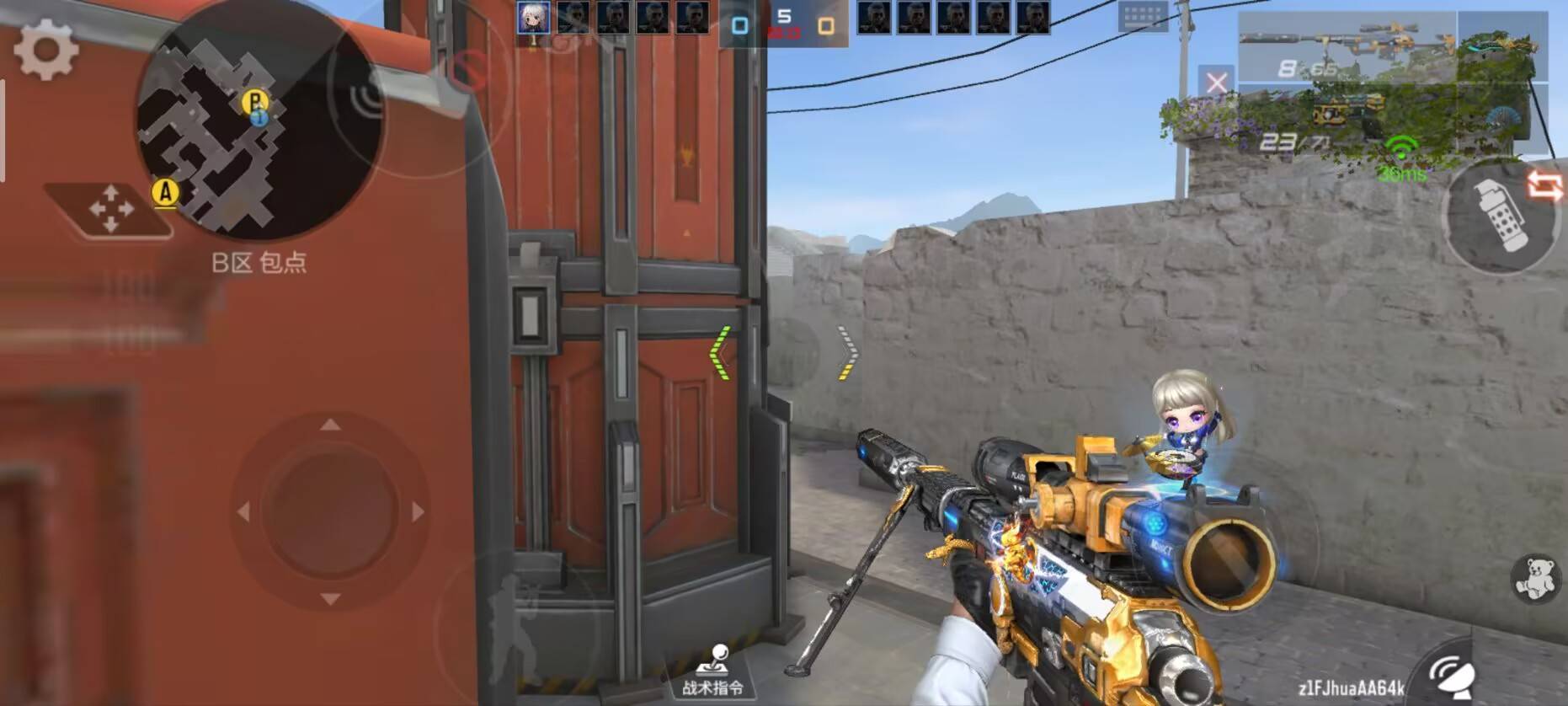Viewport: 1568px width, 706px height.
Task: Tap the teddy bear emote button
Action: point(1533,579)
